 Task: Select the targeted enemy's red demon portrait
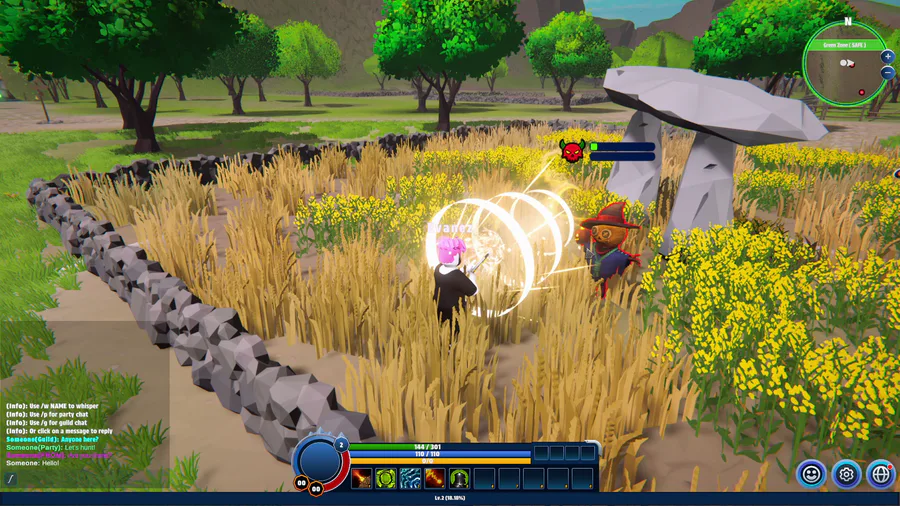[571, 151]
